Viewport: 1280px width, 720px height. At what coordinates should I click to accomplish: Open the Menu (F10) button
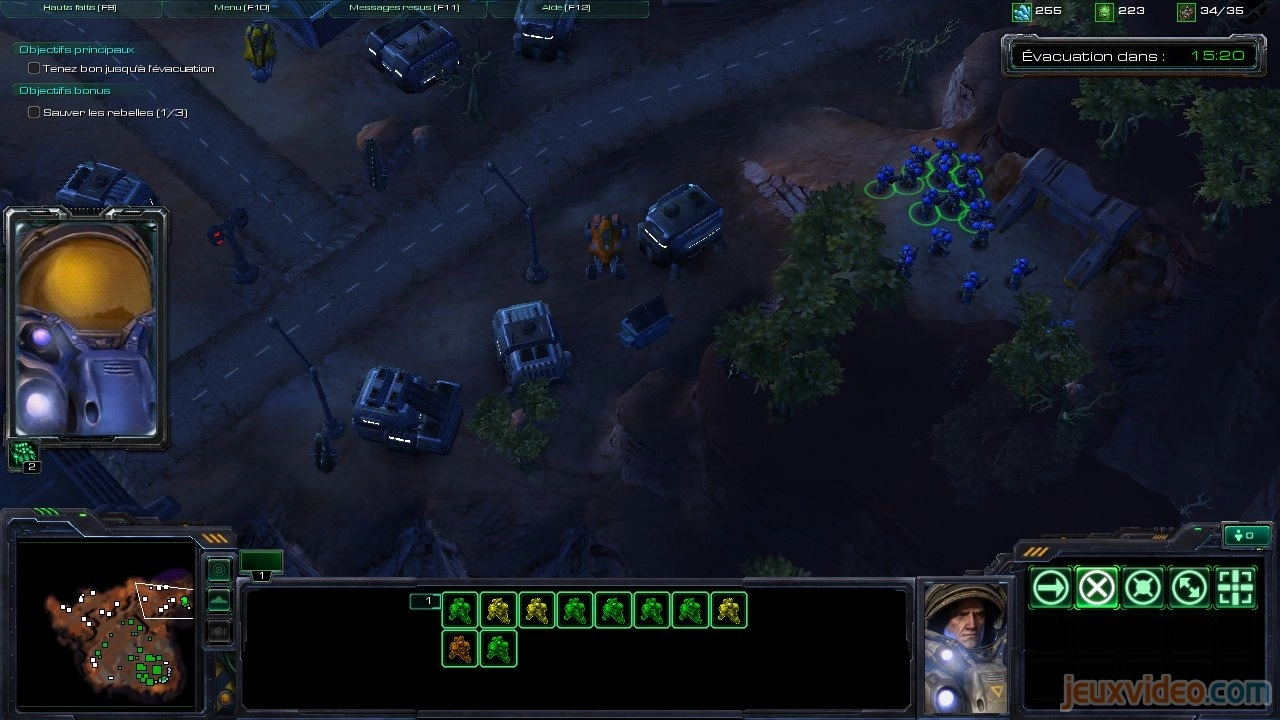242,8
